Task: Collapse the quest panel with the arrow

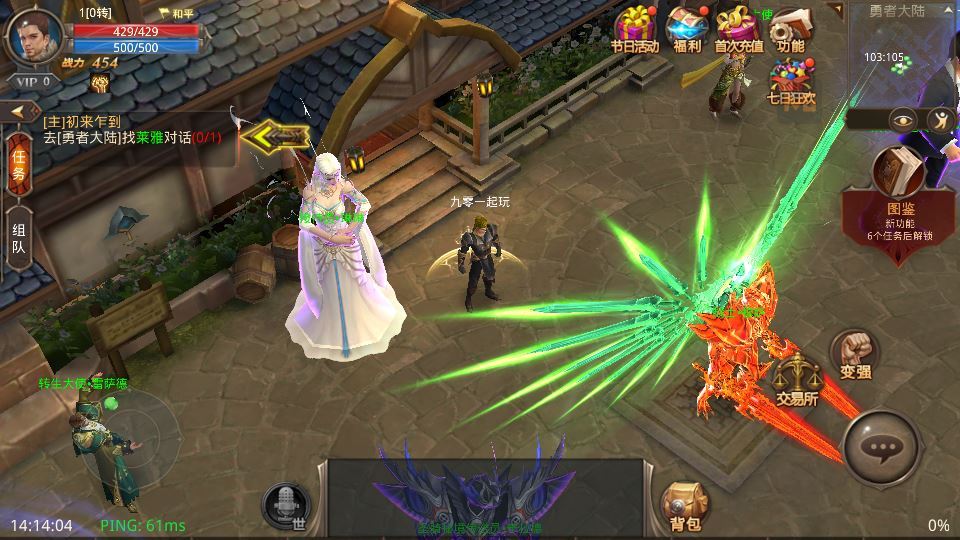Action: coord(18,112)
